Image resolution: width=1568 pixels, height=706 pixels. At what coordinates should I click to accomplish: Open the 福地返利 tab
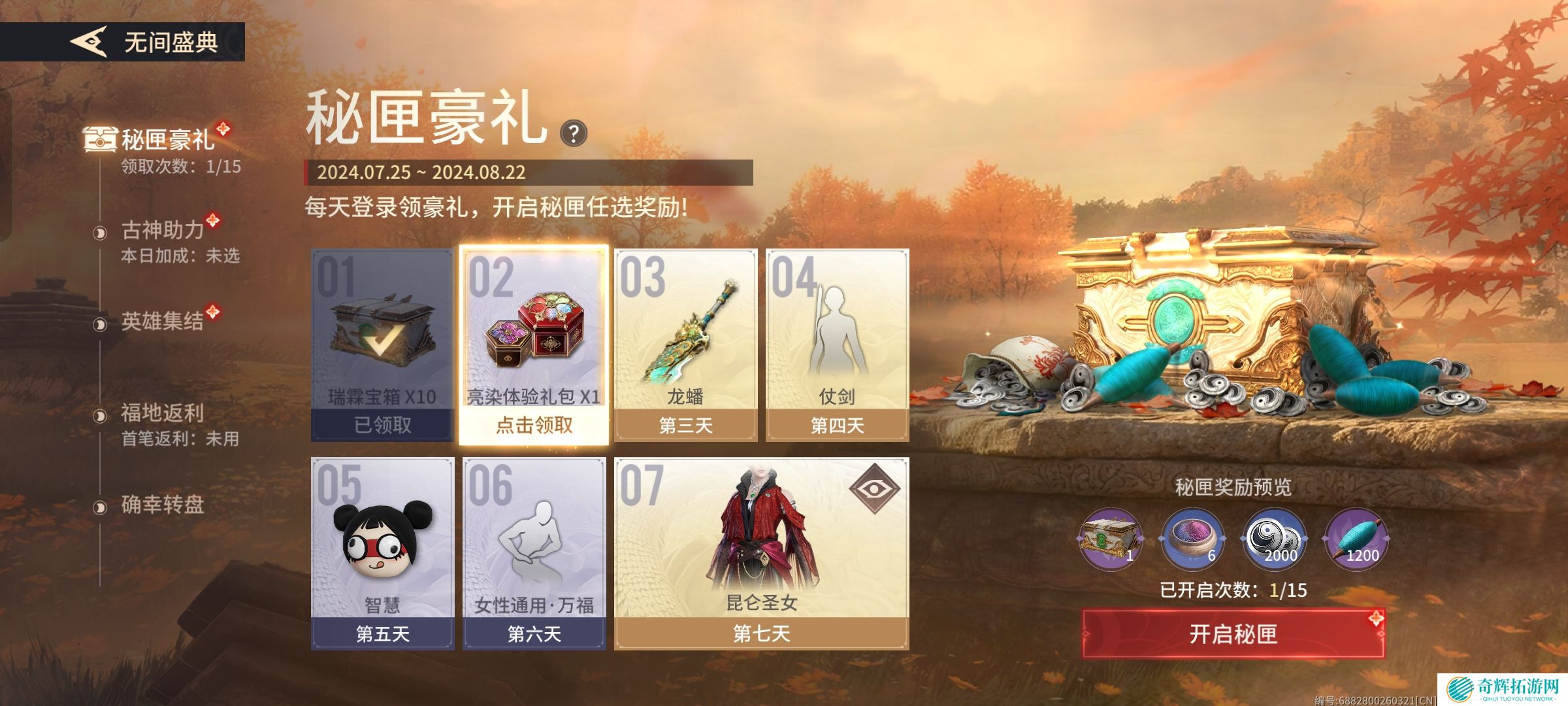[x=162, y=414]
